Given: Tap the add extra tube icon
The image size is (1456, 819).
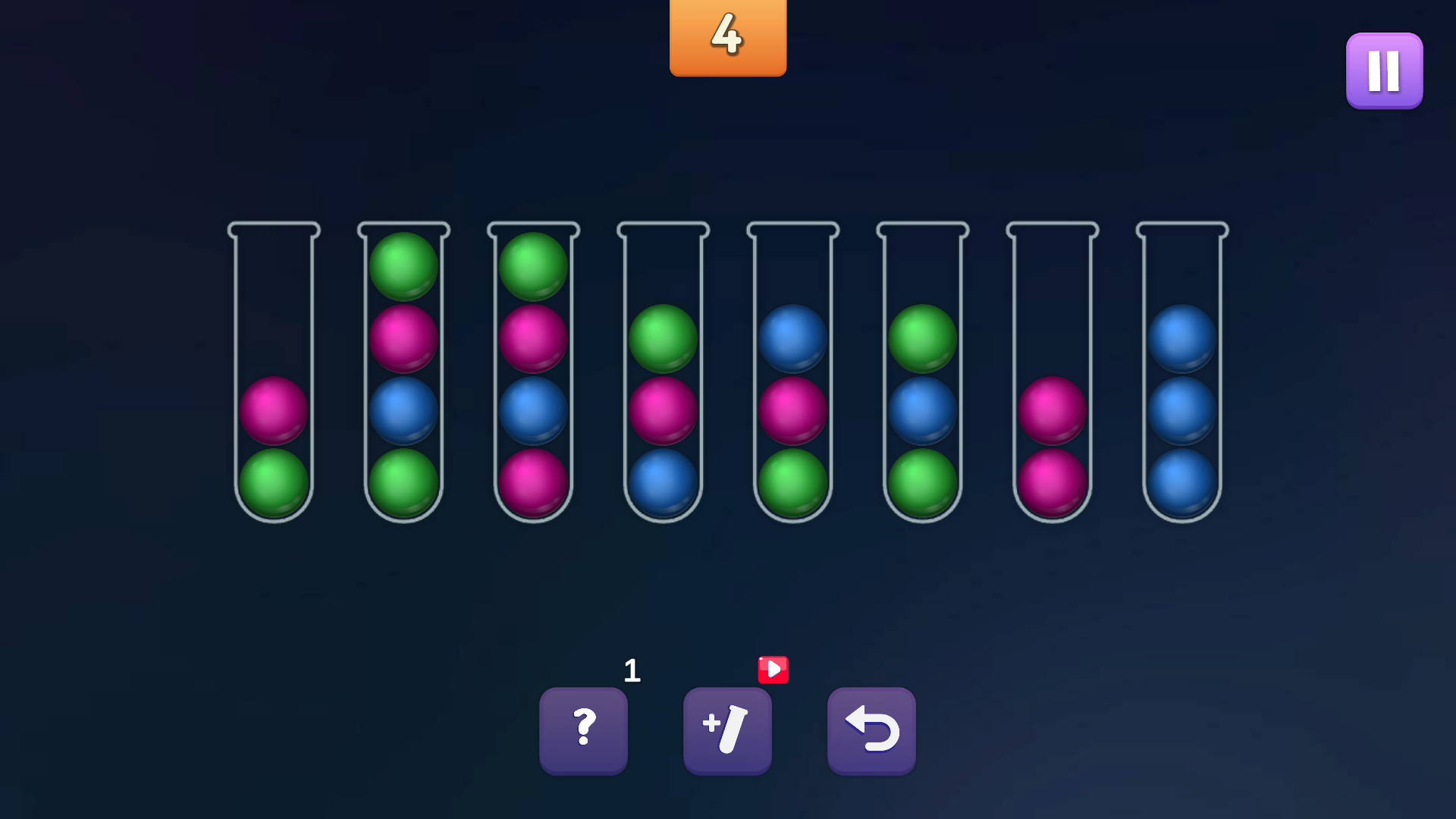Looking at the screenshot, I should tap(726, 730).
